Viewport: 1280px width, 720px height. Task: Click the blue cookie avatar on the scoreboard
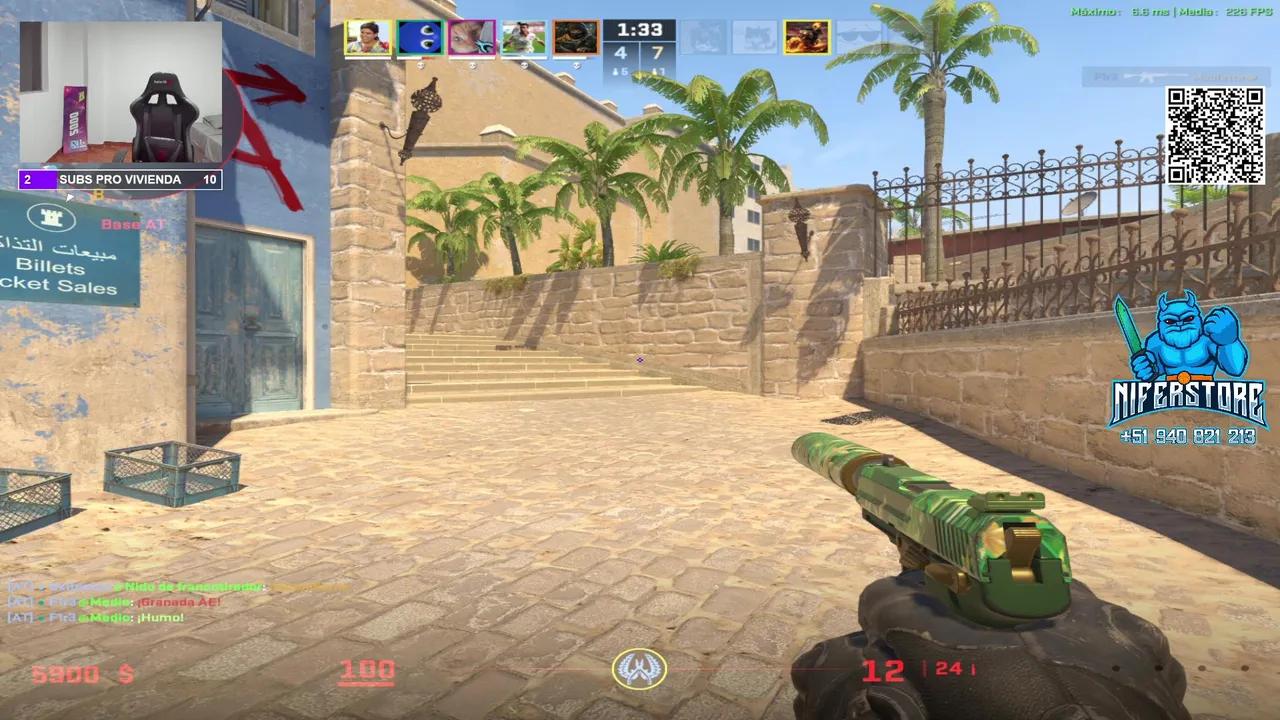pos(419,38)
